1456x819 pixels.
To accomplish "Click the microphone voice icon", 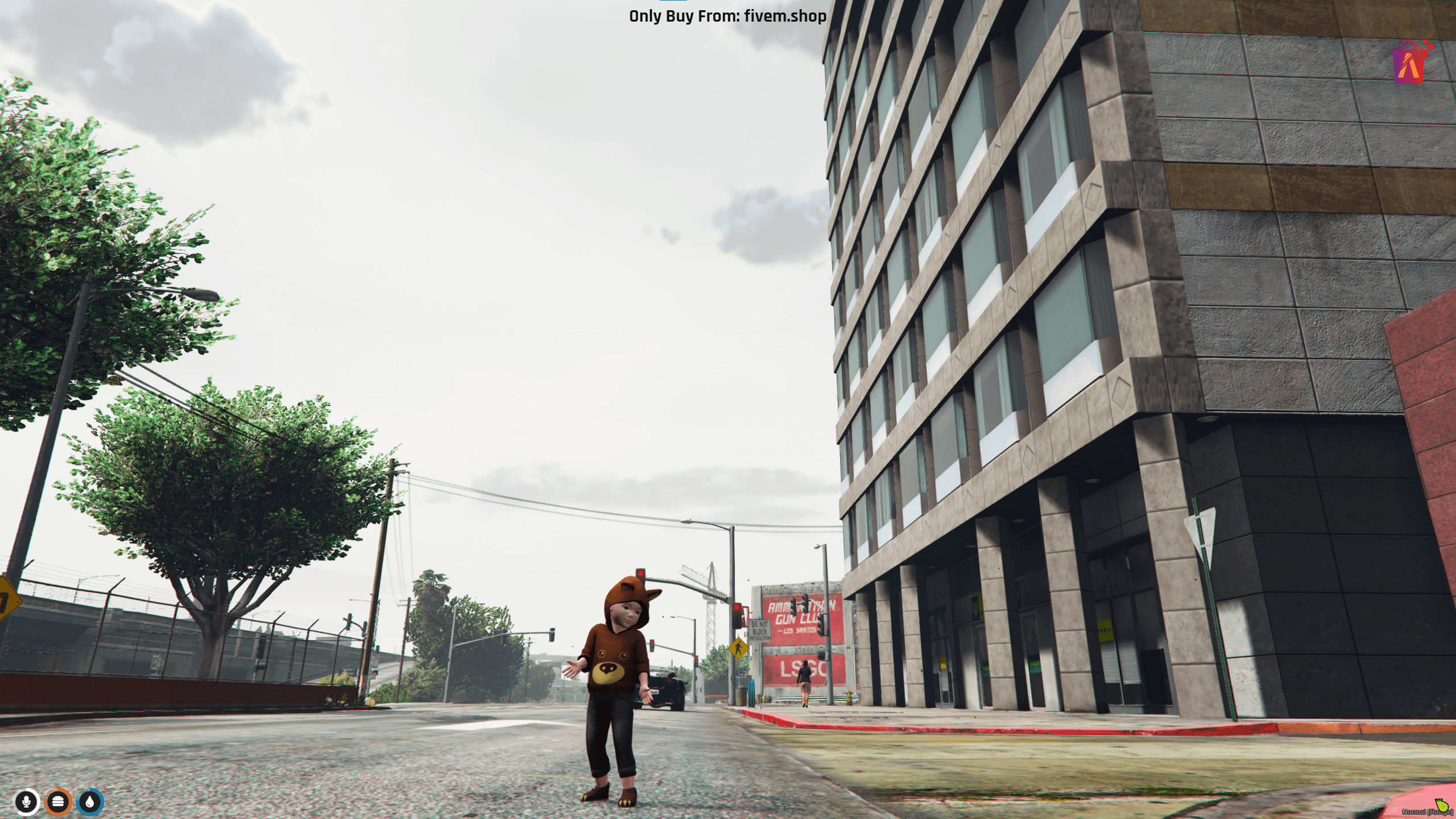I will pos(26,802).
